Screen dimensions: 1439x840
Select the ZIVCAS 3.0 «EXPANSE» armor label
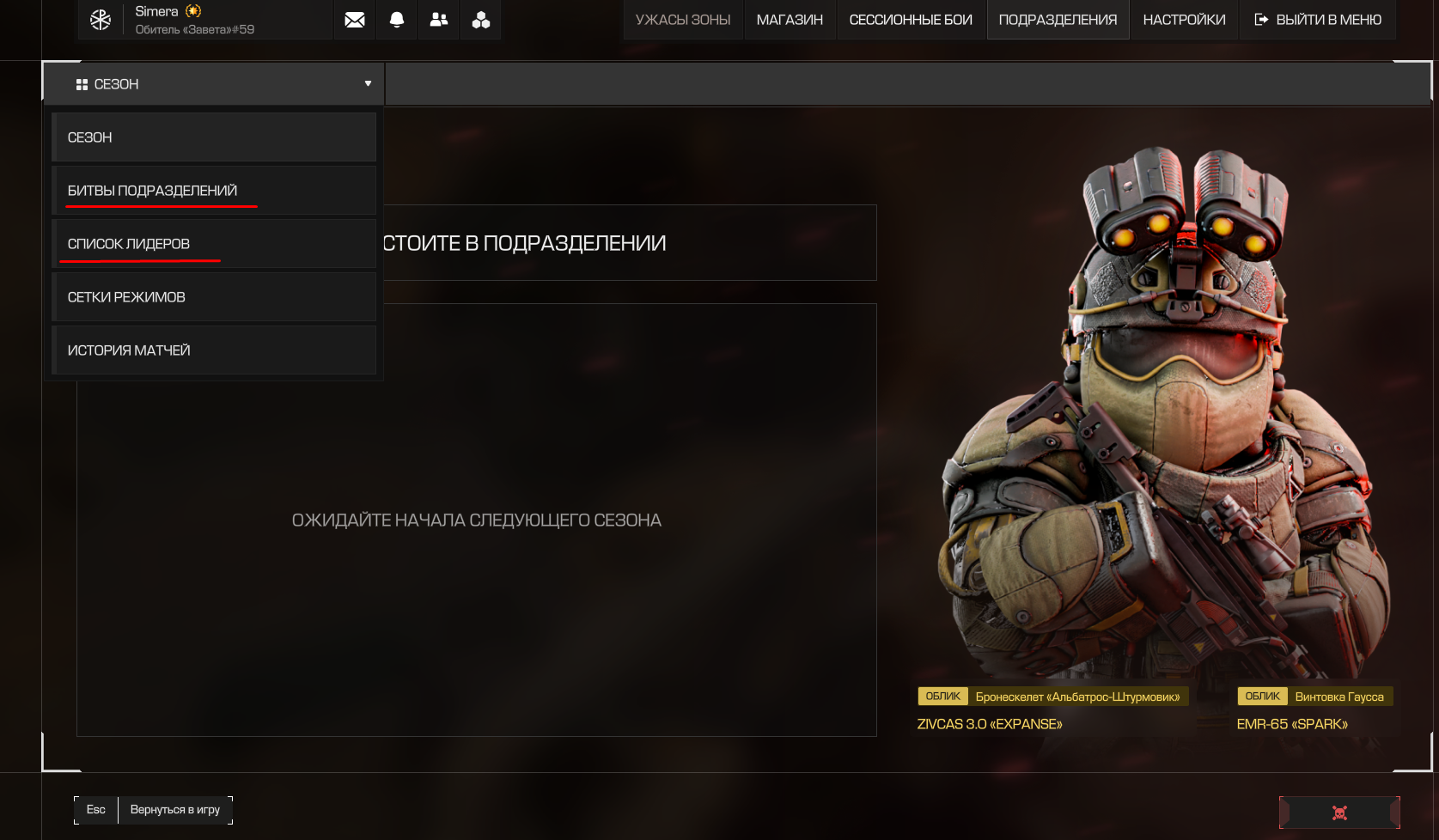click(x=990, y=724)
